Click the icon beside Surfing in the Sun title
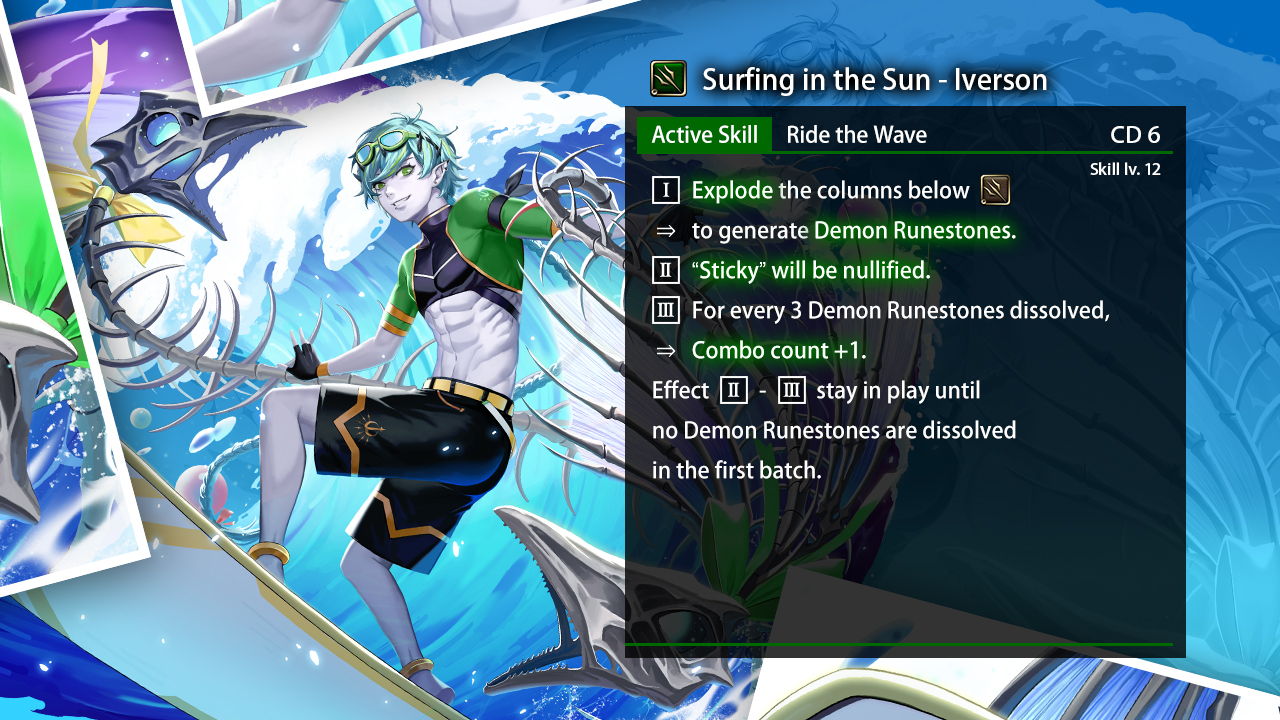 tap(668, 78)
